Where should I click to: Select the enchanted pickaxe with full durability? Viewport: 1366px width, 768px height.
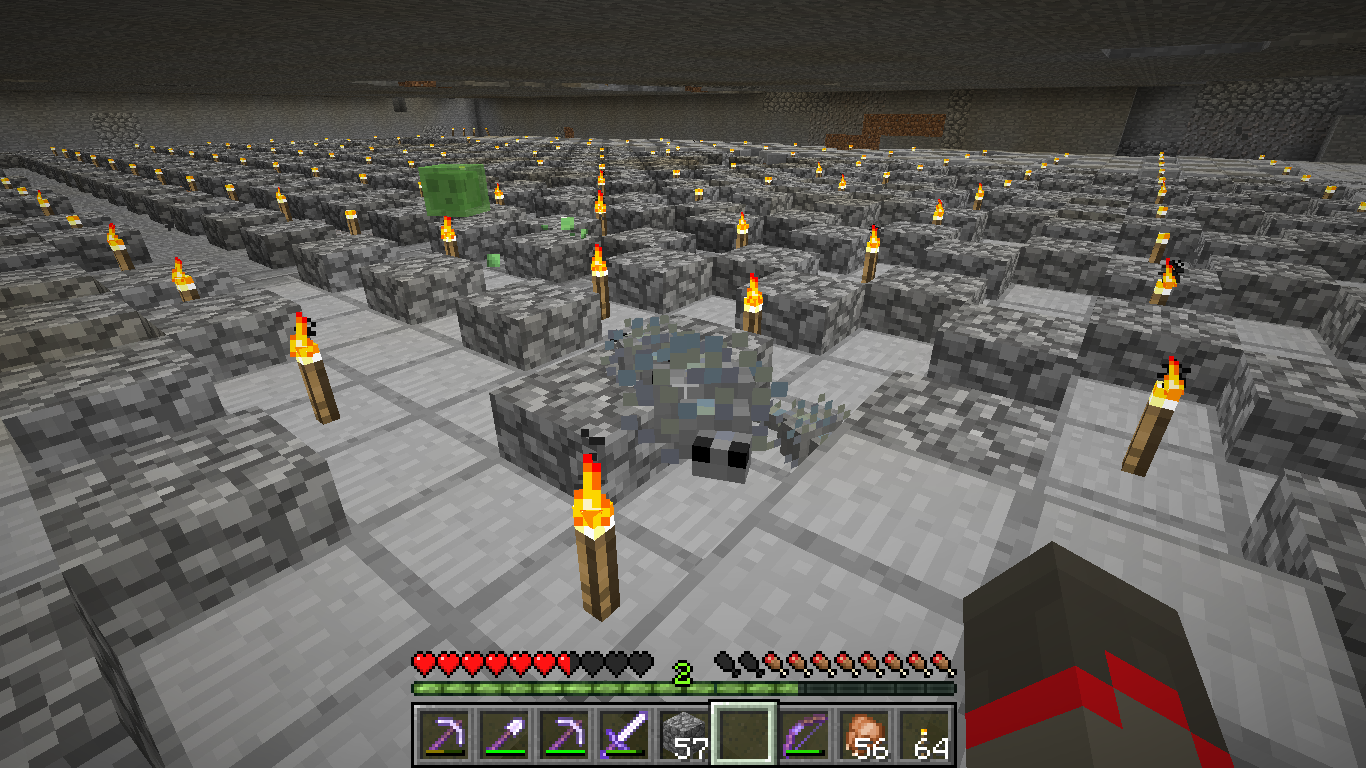click(x=563, y=735)
